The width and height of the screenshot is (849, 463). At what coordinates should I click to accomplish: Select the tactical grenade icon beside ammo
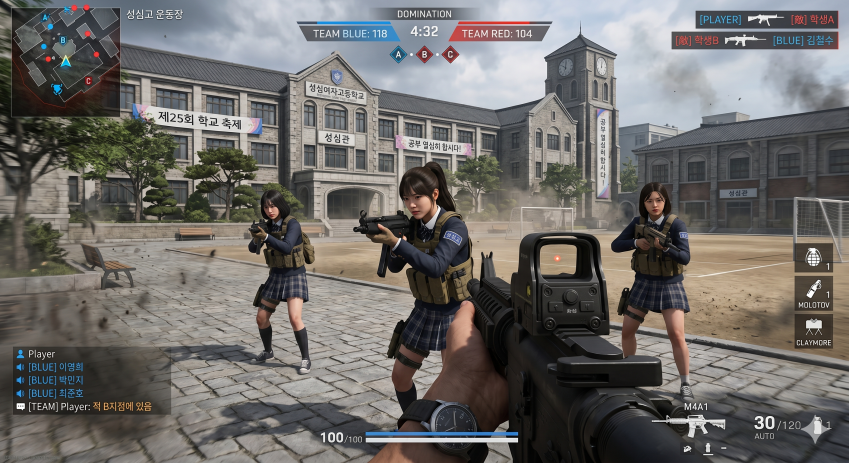point(818,425)
